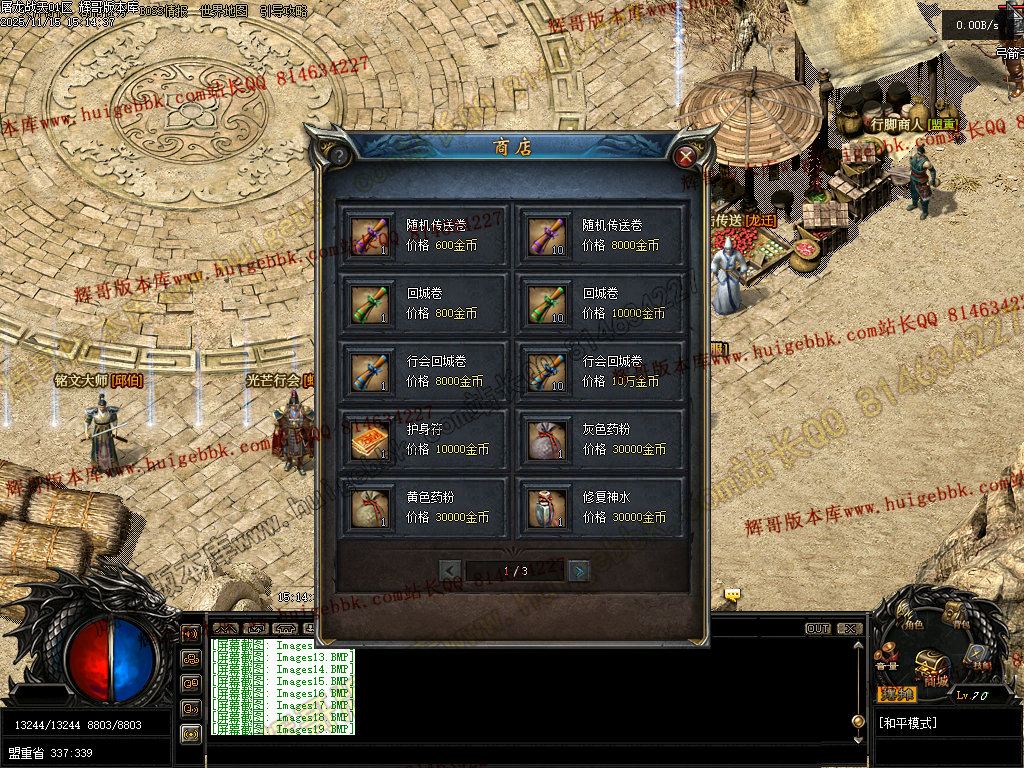Screen dimensions: 1024x768
Task: Go to next shop page arrow
Action: coord(578,571)
